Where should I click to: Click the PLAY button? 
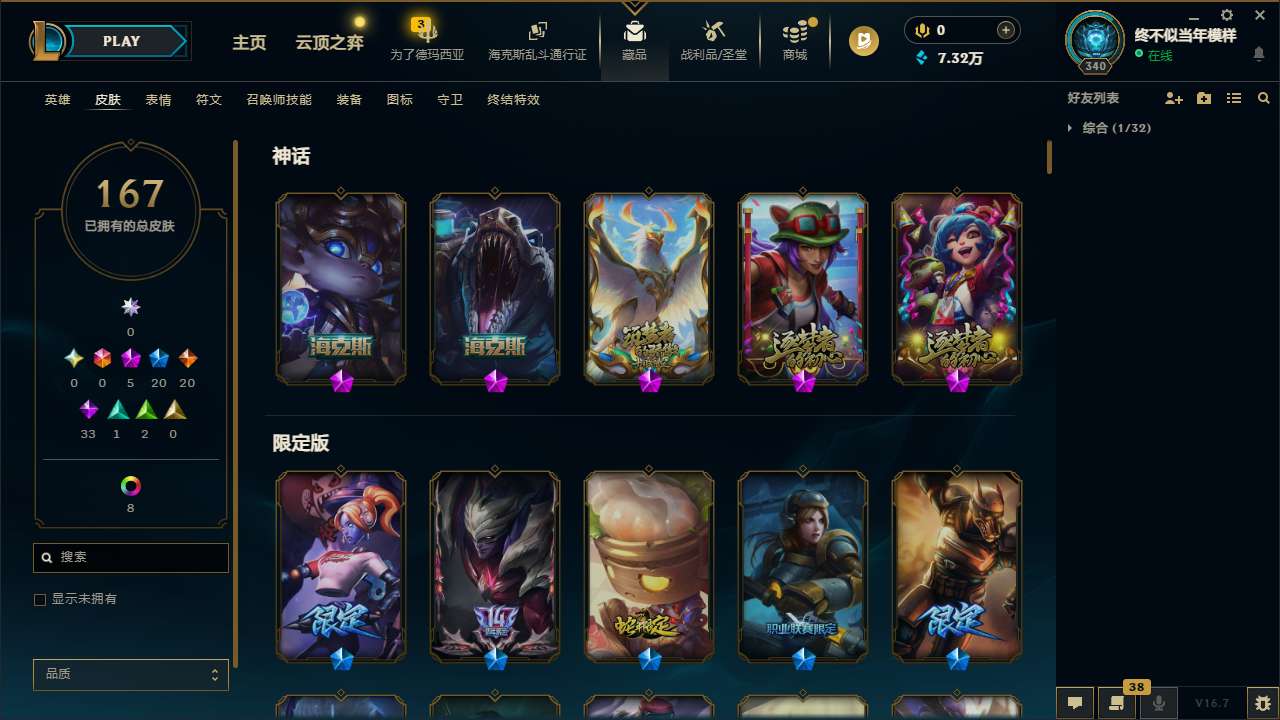(121, 41)
